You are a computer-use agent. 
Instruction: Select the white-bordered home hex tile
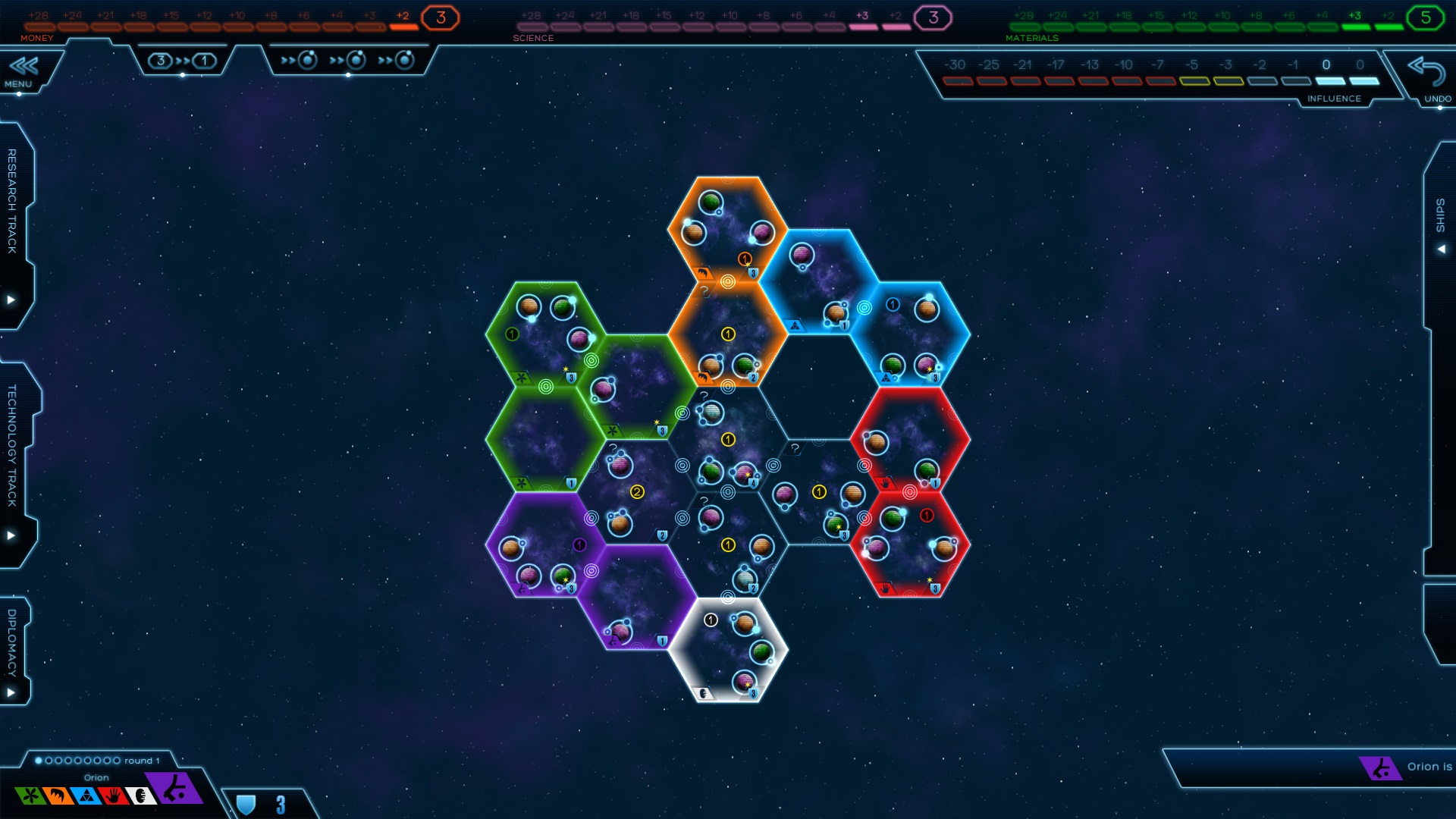727,651
